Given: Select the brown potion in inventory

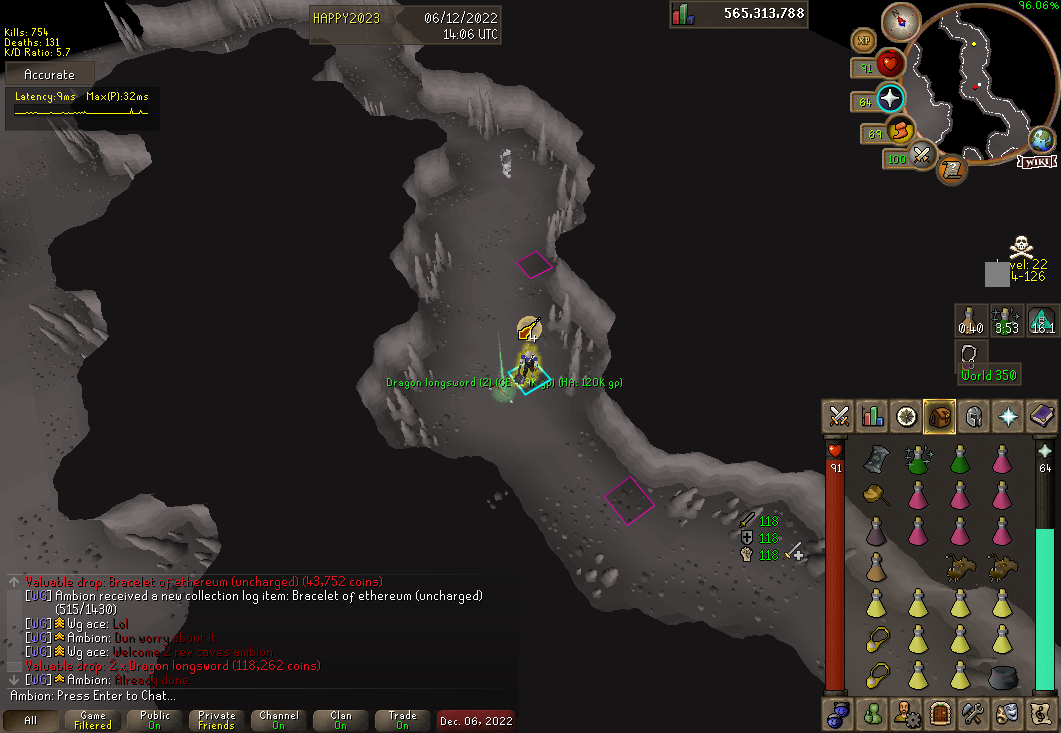Looking at the screenshot, I should (876, 568).
